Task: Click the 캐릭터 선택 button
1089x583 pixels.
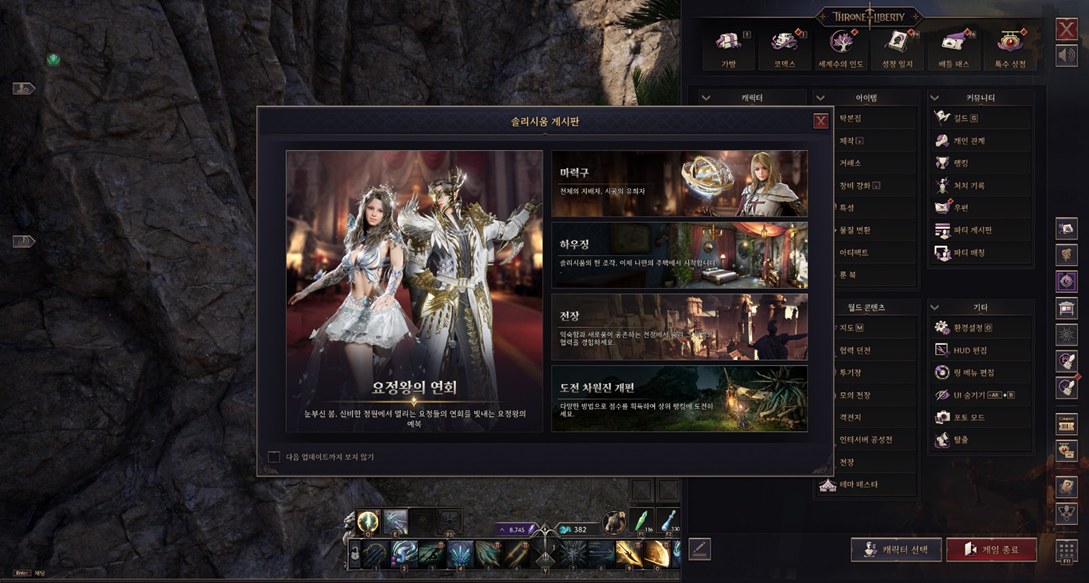Action: pyautogui.click(x=896, y=549)
